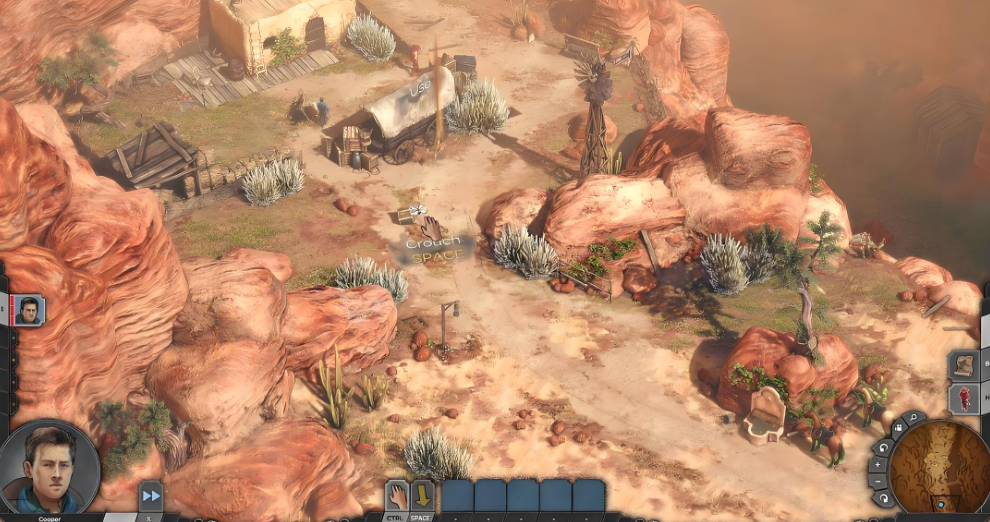Open the parchment scroll objectives button
This screenshot has width=990, height=522.
[x=964, y=365]
